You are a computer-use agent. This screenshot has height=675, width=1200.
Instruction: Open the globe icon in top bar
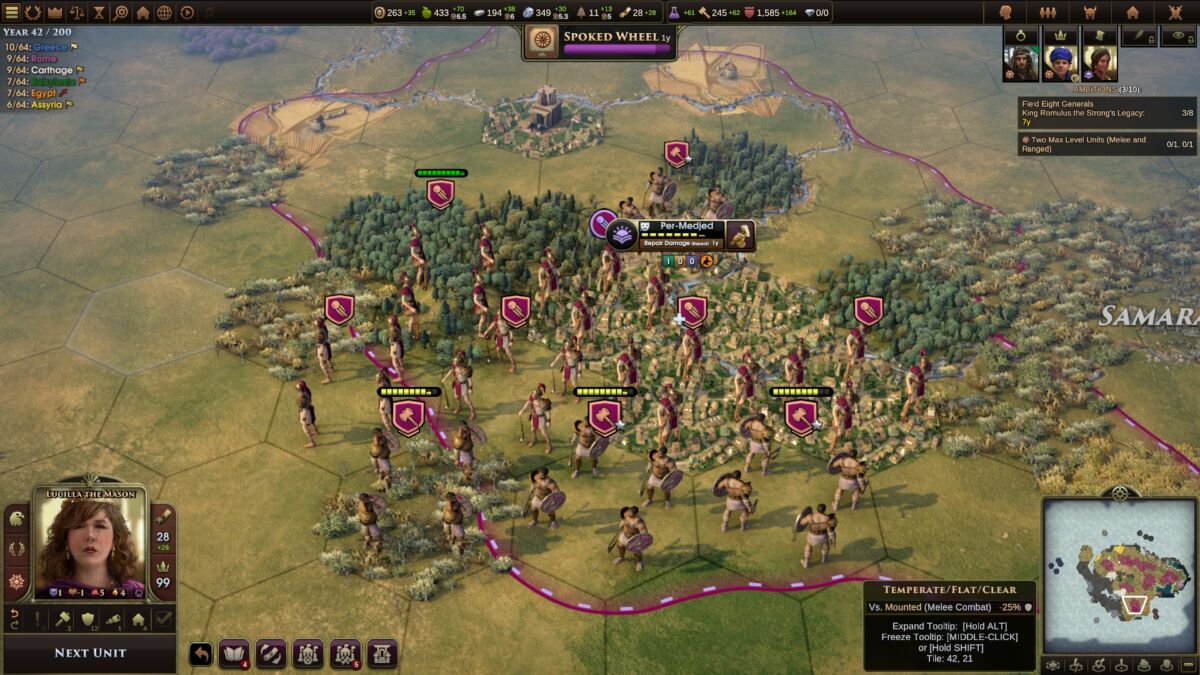pyautogui.click(x=164, y=12)
